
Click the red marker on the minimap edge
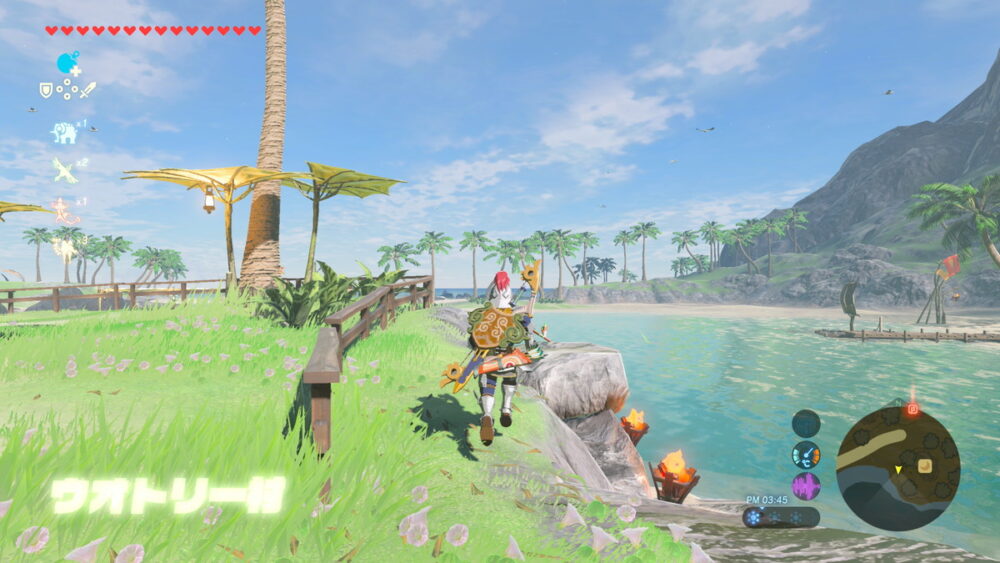tap(912, 408)
